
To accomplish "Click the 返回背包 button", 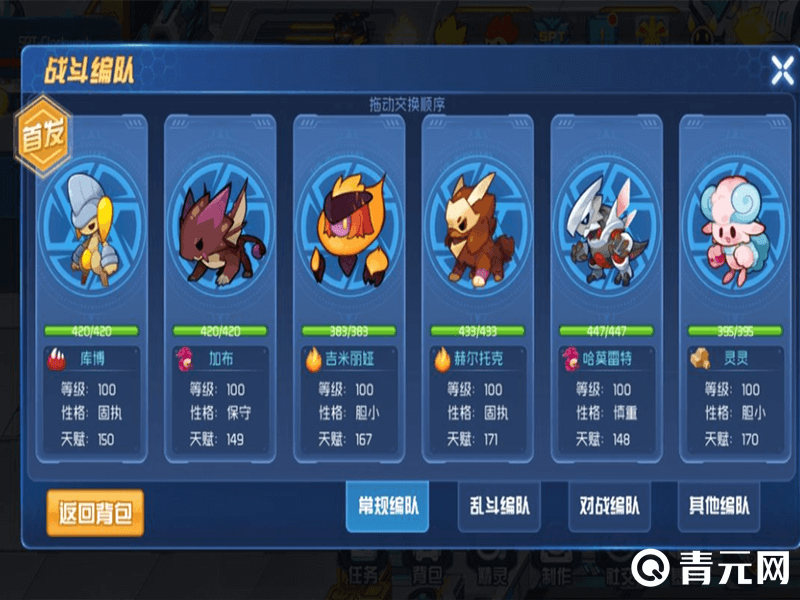I will coord(95,514).
